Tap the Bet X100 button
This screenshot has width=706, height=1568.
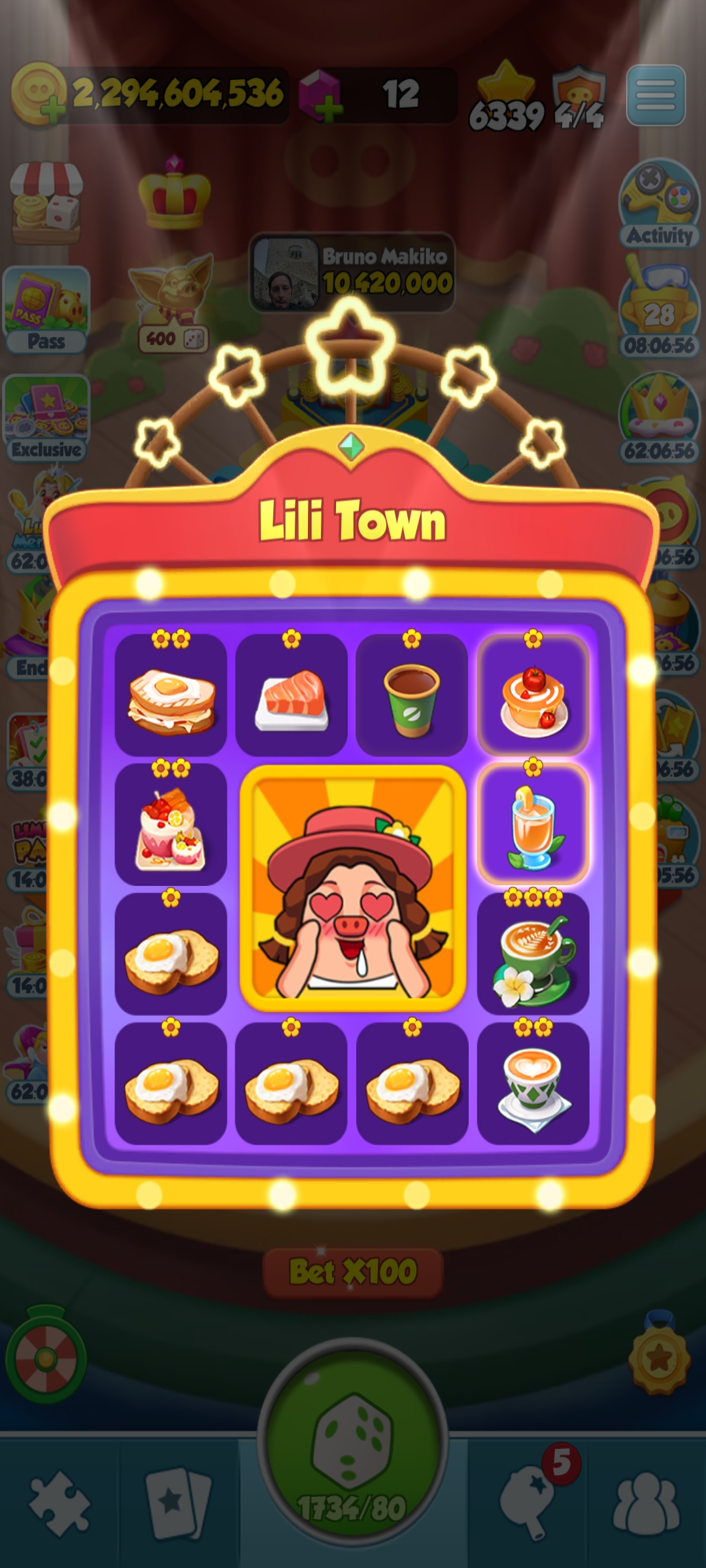[x=353, y=1272]
